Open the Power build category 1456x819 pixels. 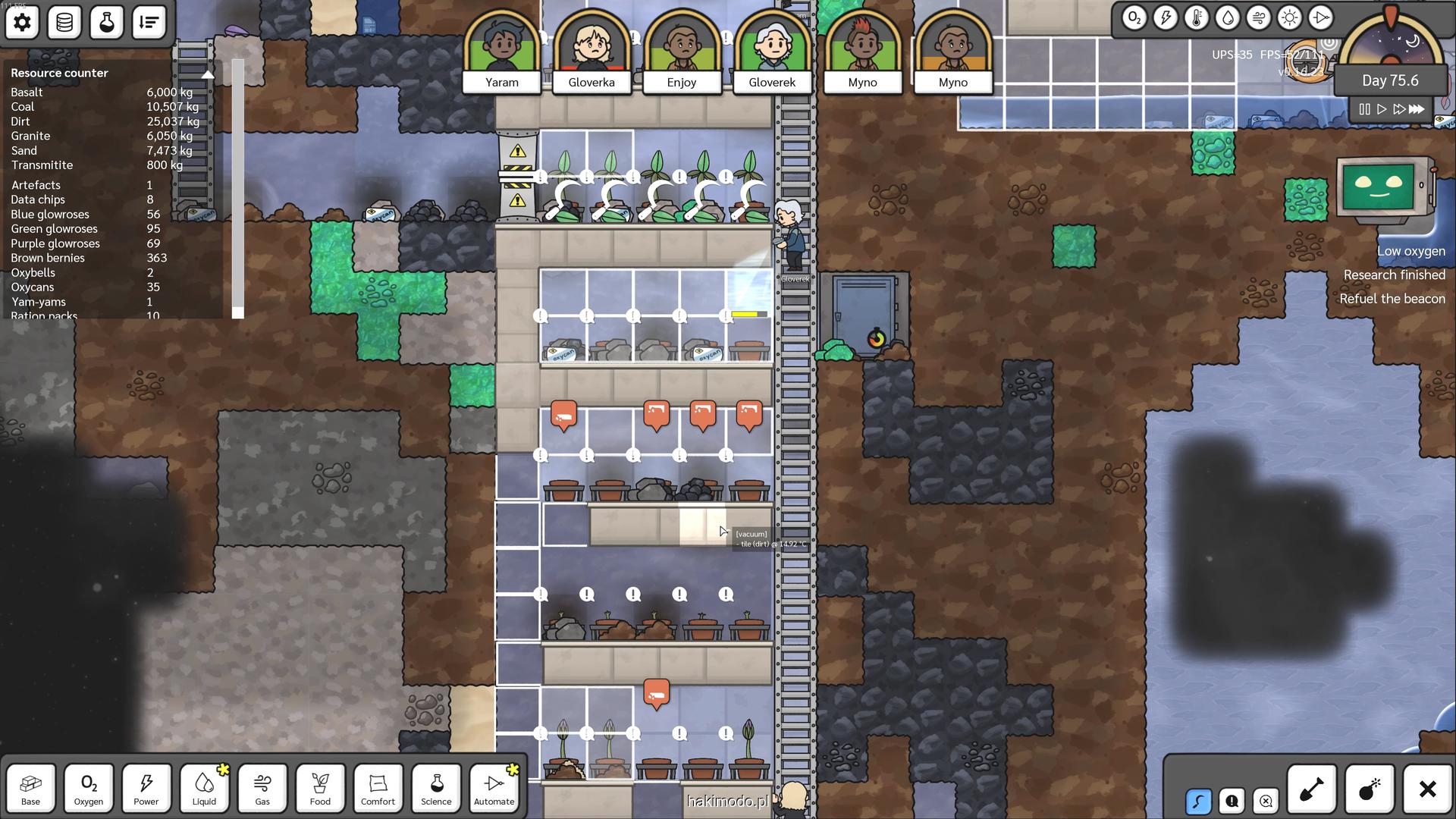pos(146,788)
